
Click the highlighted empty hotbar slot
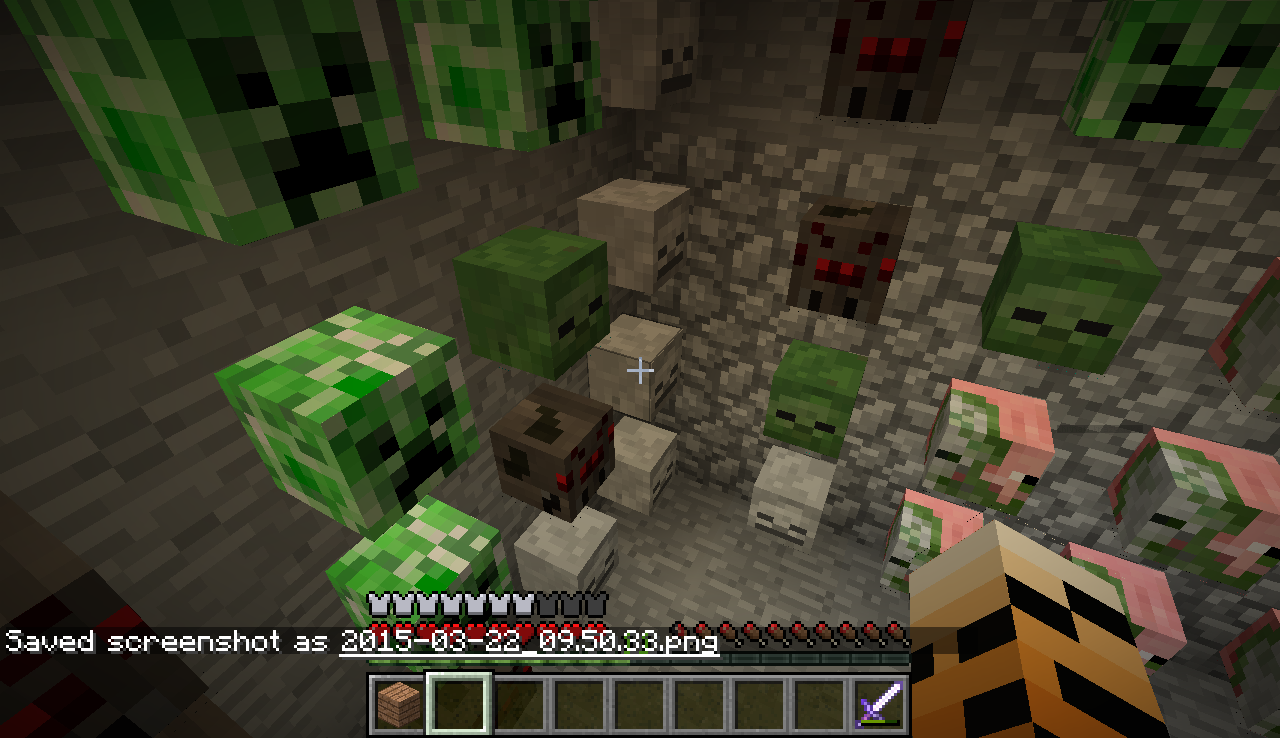pos(459,704)
